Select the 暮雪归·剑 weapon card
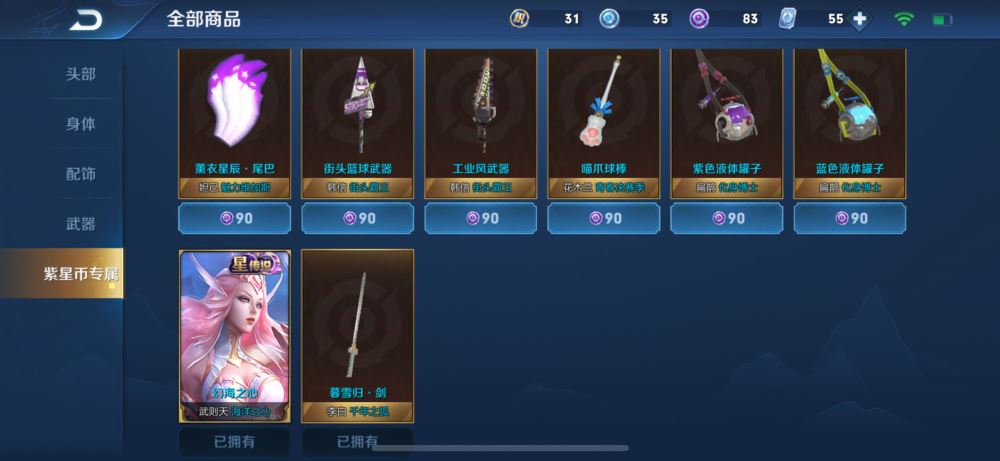This screenshot has width=1000, height=461. point(358,335)
